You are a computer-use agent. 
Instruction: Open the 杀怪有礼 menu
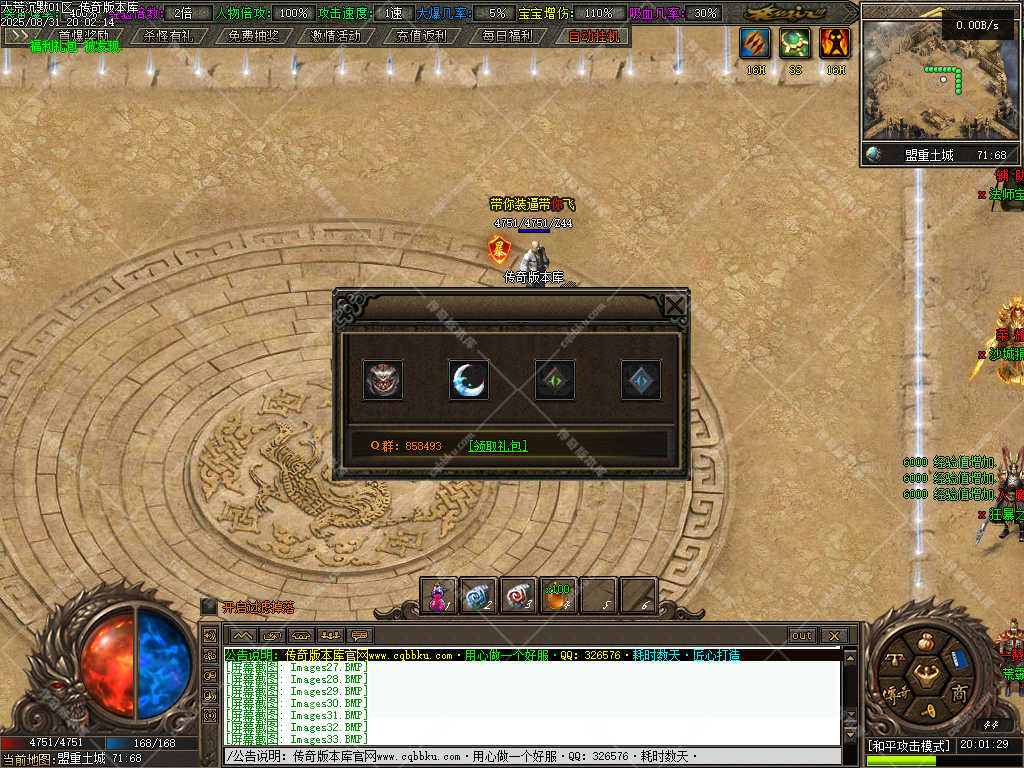(167, 35)
